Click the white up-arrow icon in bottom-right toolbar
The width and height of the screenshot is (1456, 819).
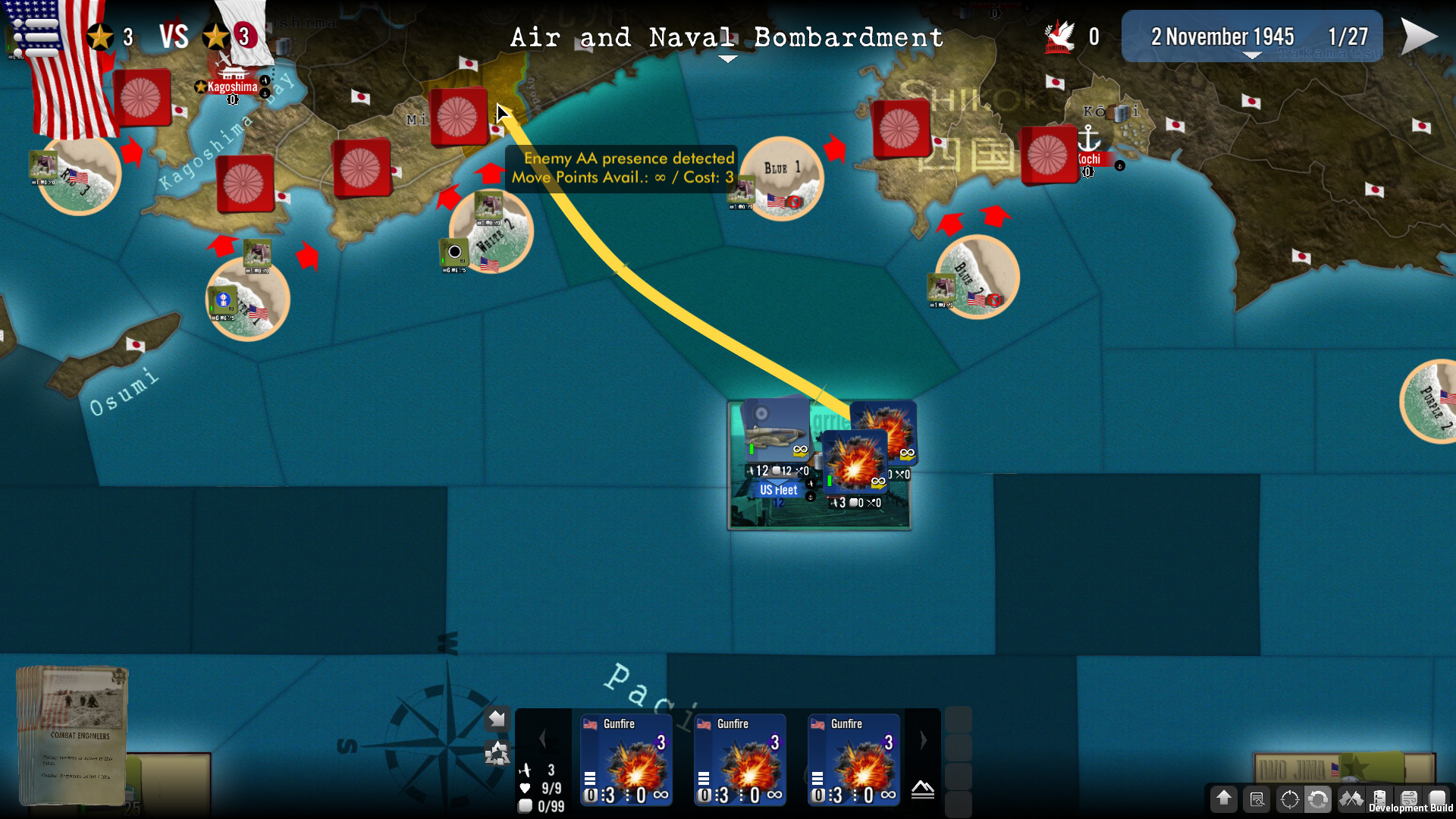click(x=1225, y=799)
